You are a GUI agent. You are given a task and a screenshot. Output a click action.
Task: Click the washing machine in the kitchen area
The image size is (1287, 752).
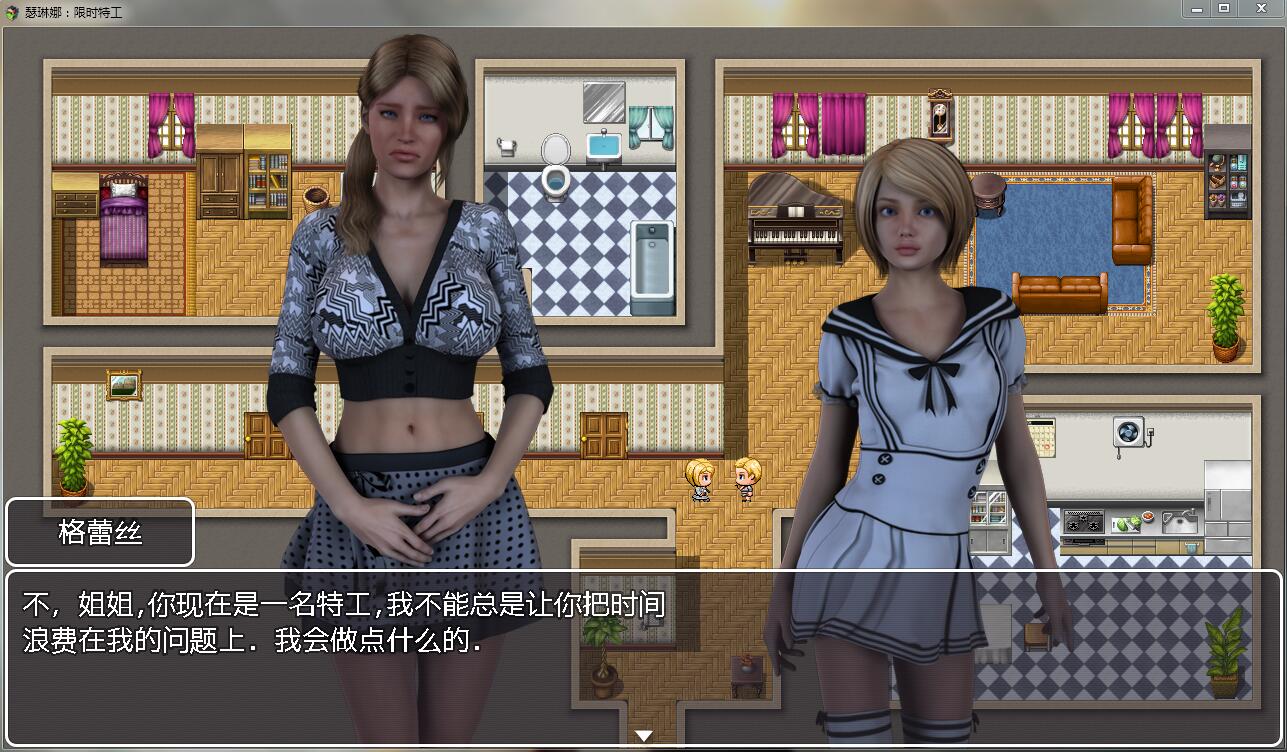pos(1128,432)
